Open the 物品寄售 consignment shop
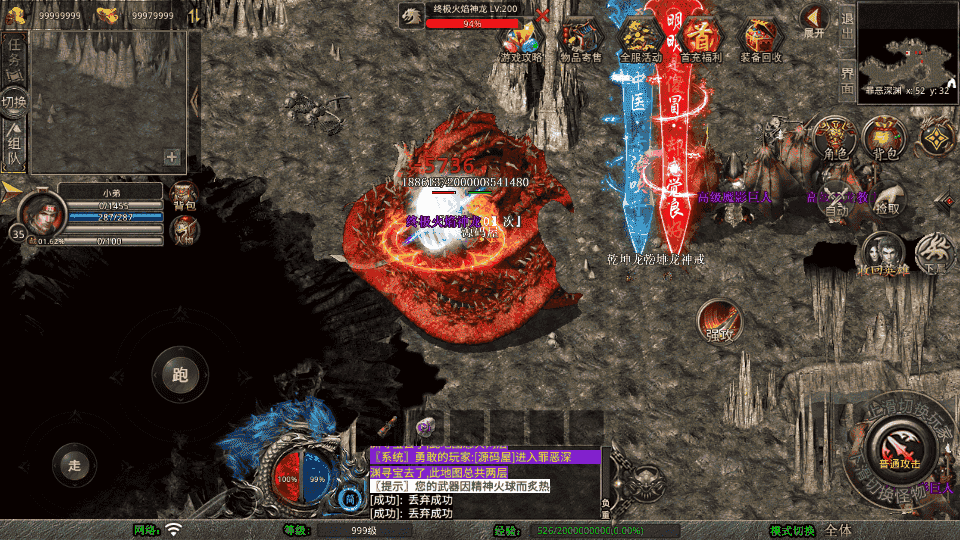 (x=580, y=40)
